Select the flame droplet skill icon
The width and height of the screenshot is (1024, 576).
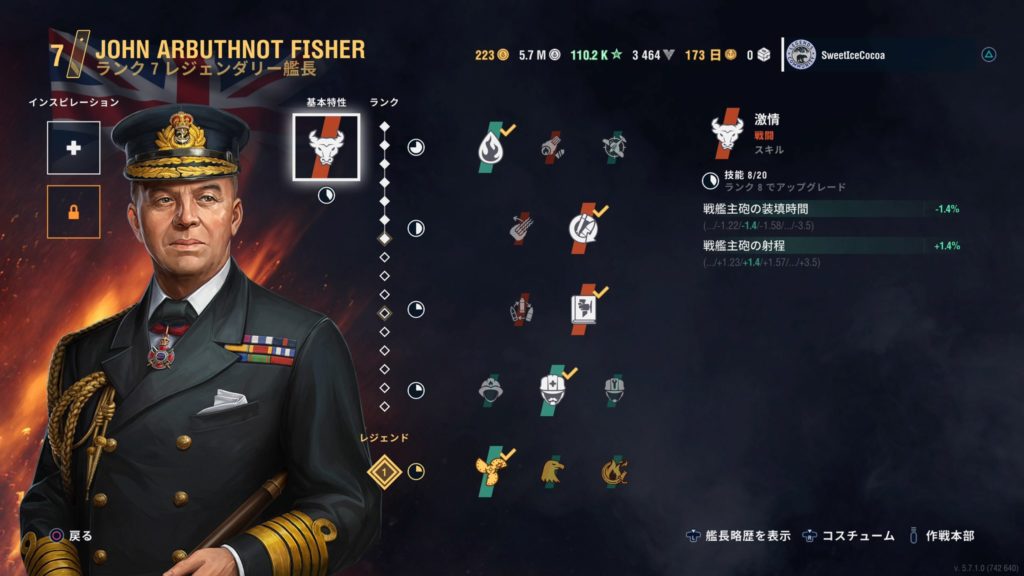pos(490,147)
